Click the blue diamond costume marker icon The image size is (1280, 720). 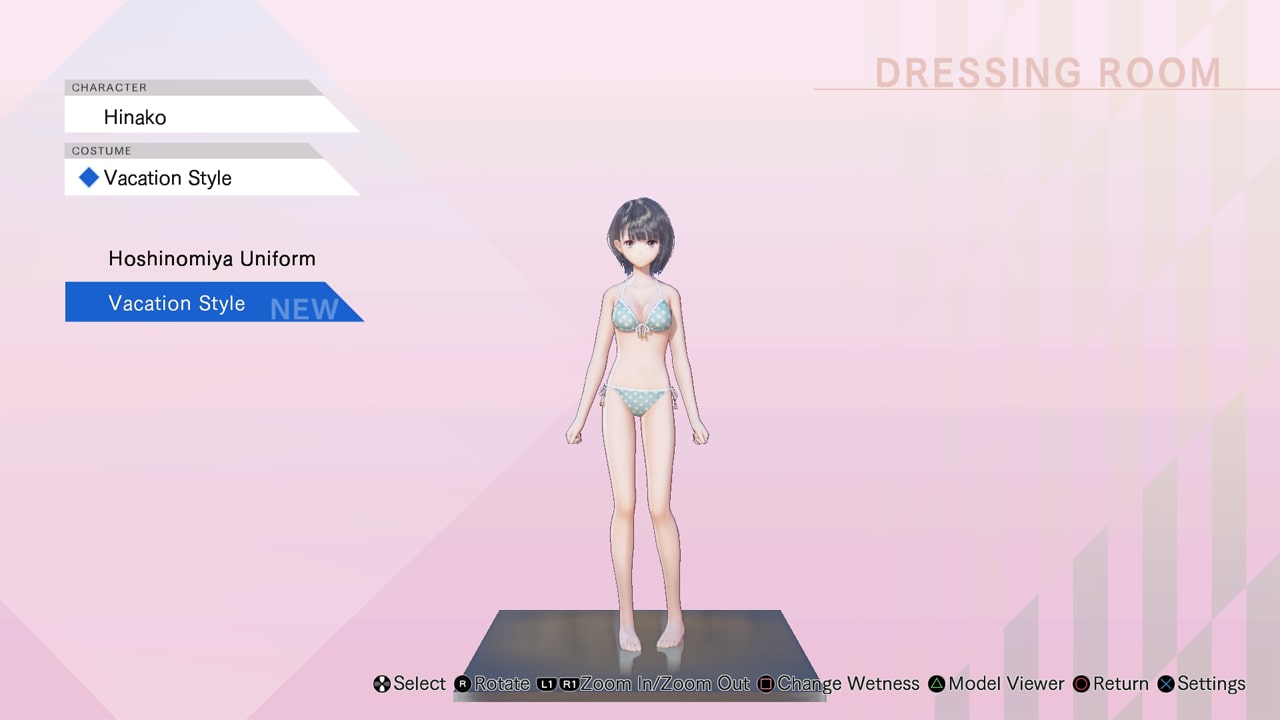(x=88, y=177)
